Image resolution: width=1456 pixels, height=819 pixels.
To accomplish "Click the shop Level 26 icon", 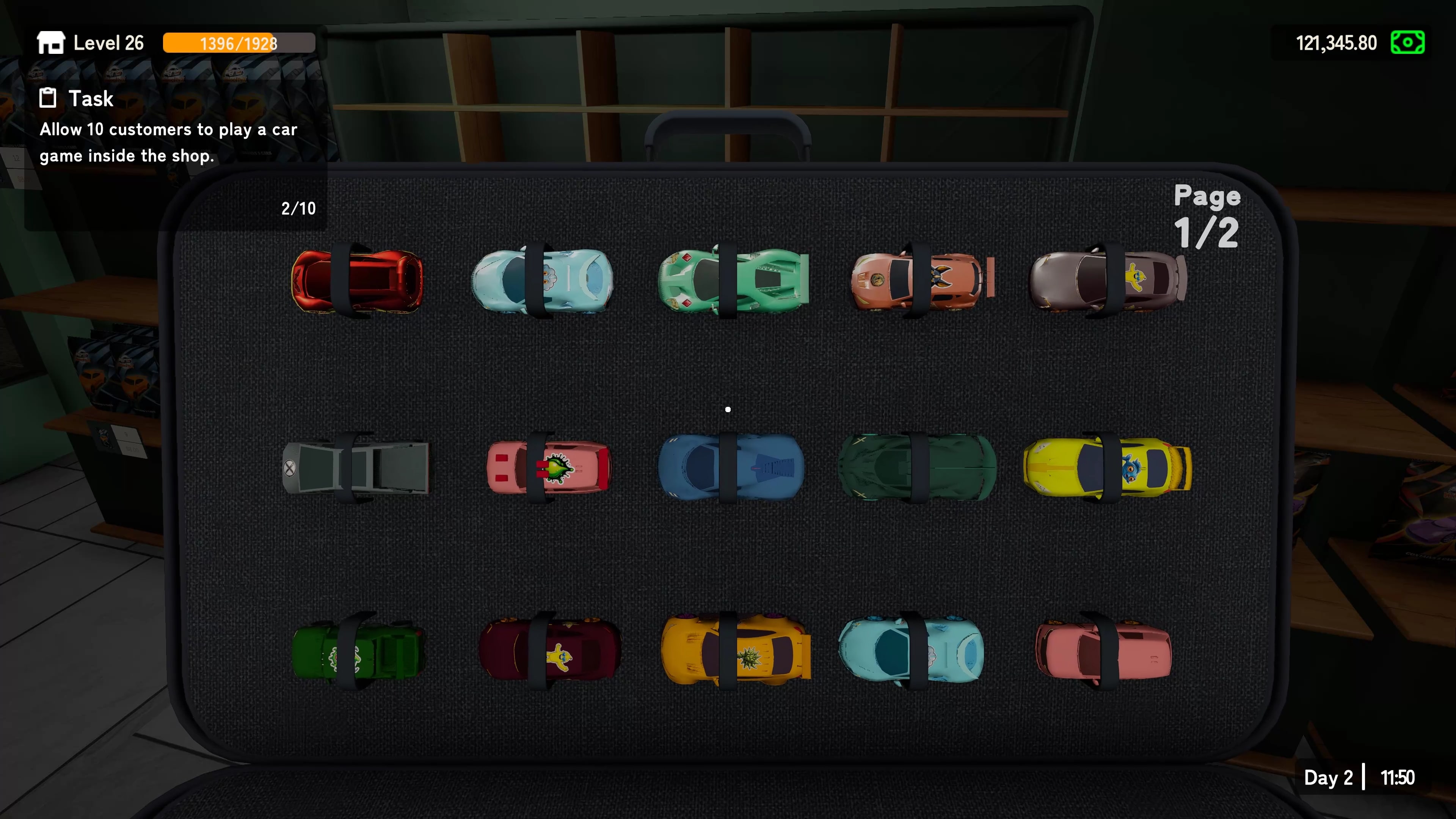I will [50, 42].
